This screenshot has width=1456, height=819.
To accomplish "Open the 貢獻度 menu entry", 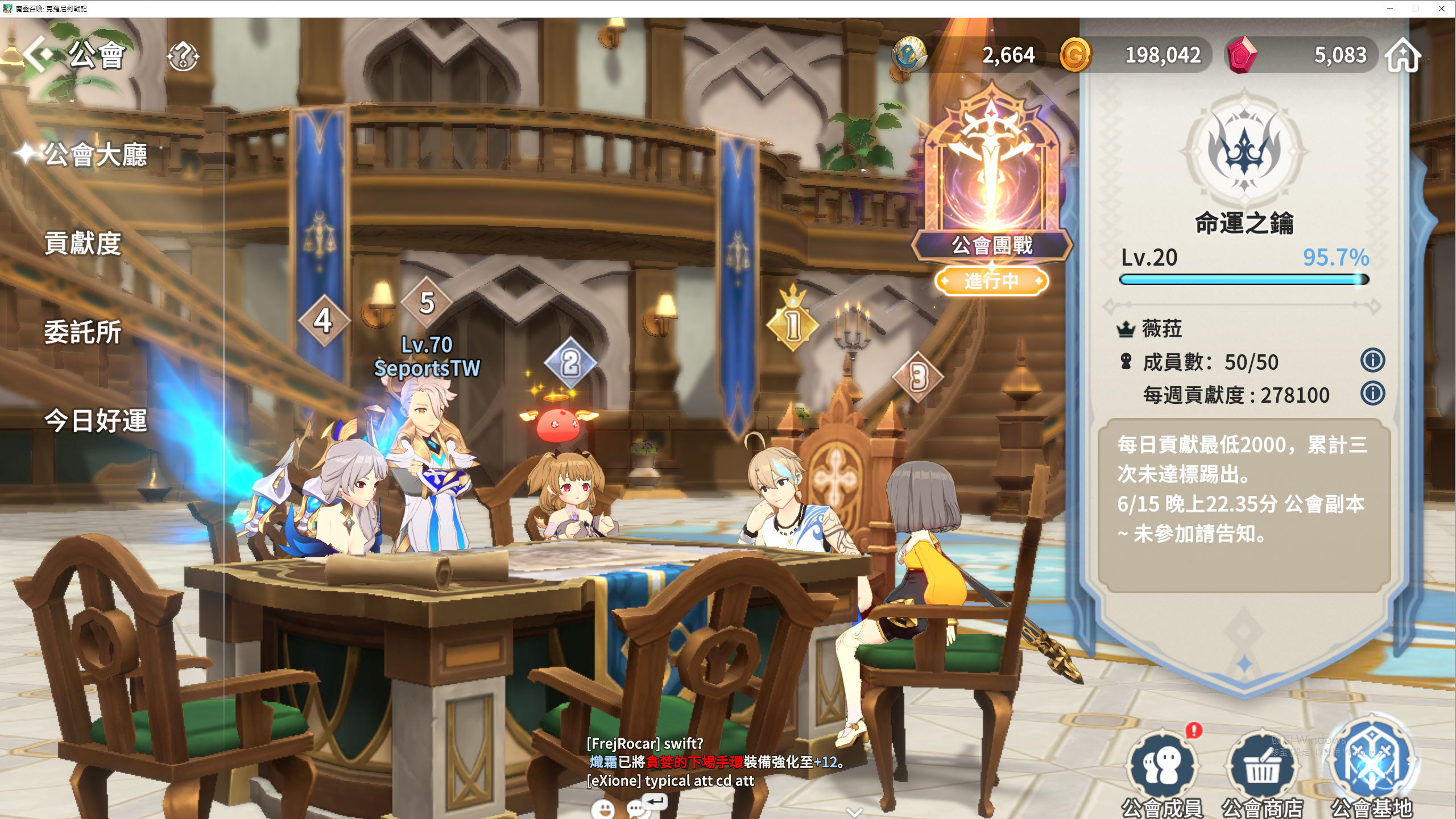I will tap(83, 243).
